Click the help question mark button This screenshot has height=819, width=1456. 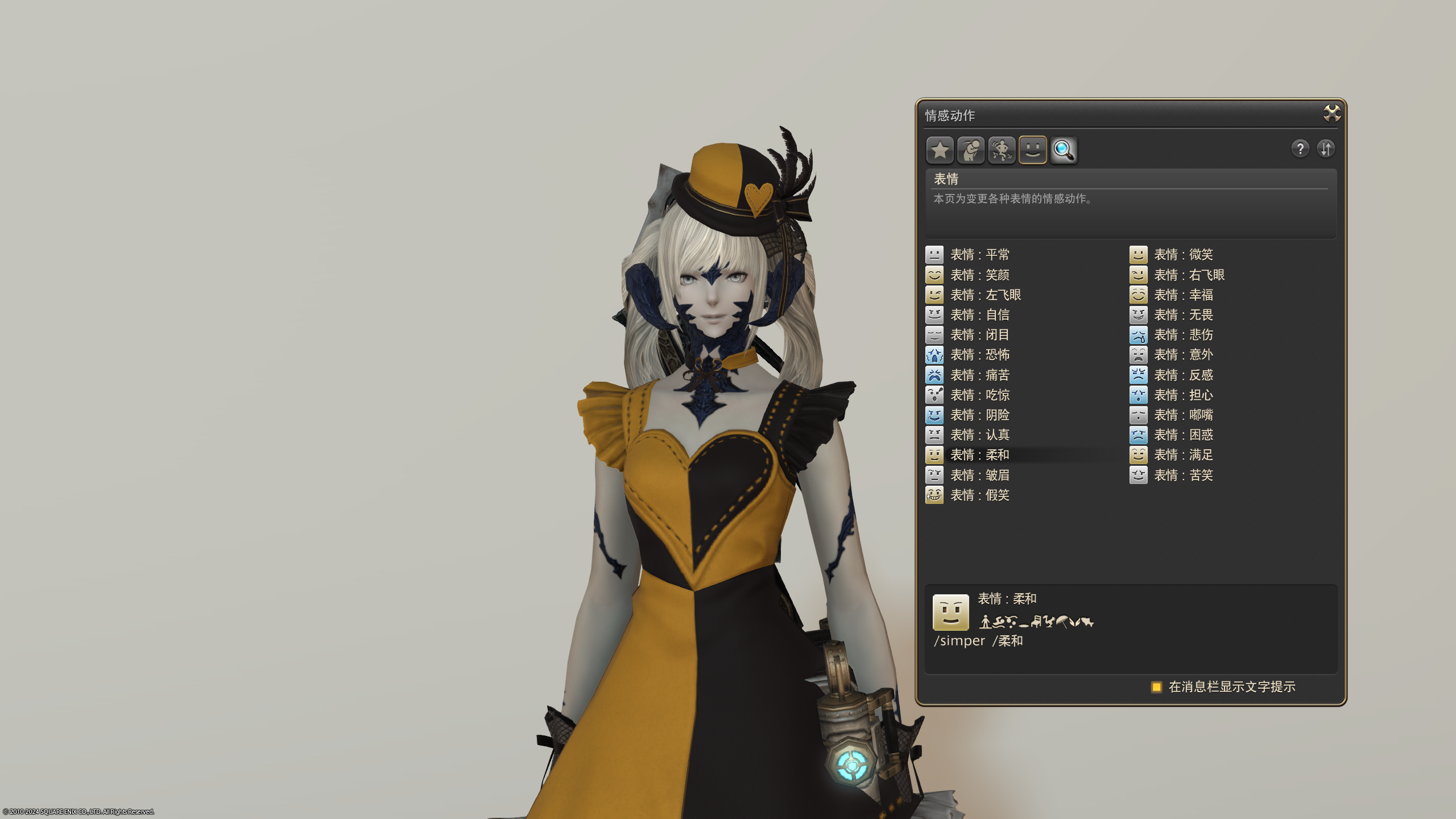pos(1300,149)
